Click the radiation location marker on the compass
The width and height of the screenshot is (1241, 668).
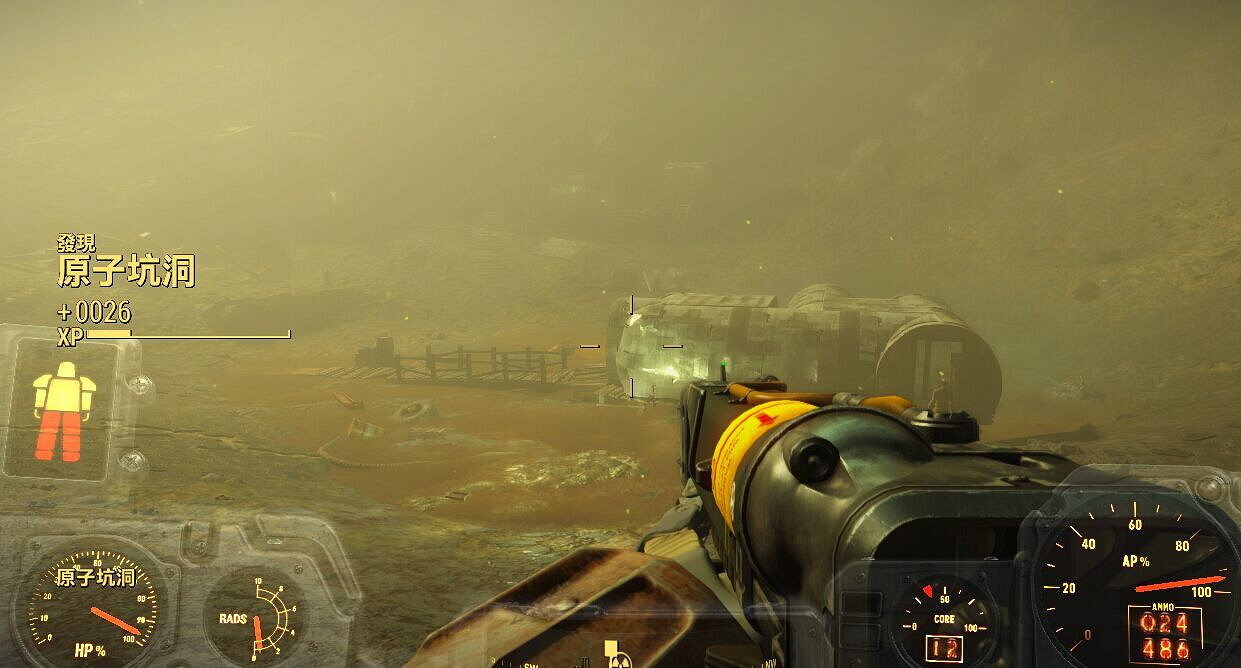[x=621, y=661]
